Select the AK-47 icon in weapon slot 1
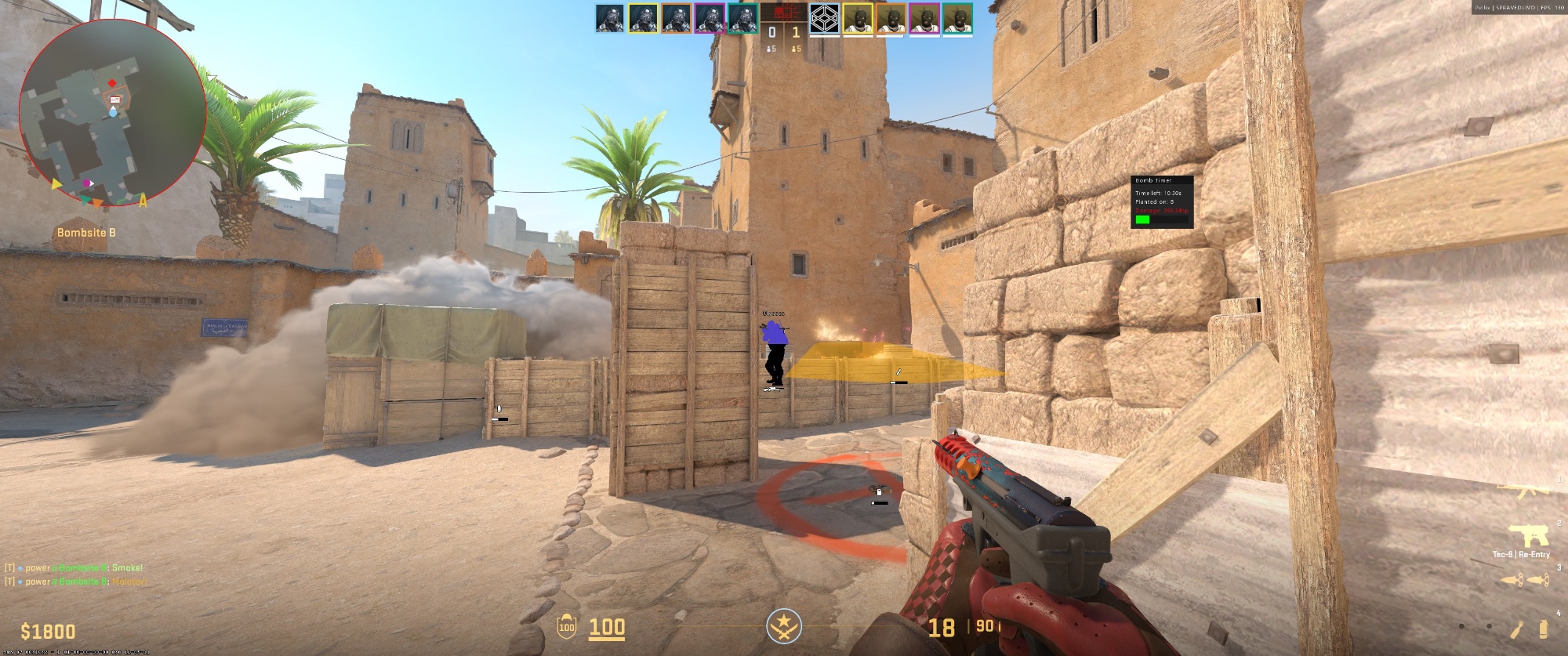Screen dimensions: 1568x656 (x=1521, y=490)
